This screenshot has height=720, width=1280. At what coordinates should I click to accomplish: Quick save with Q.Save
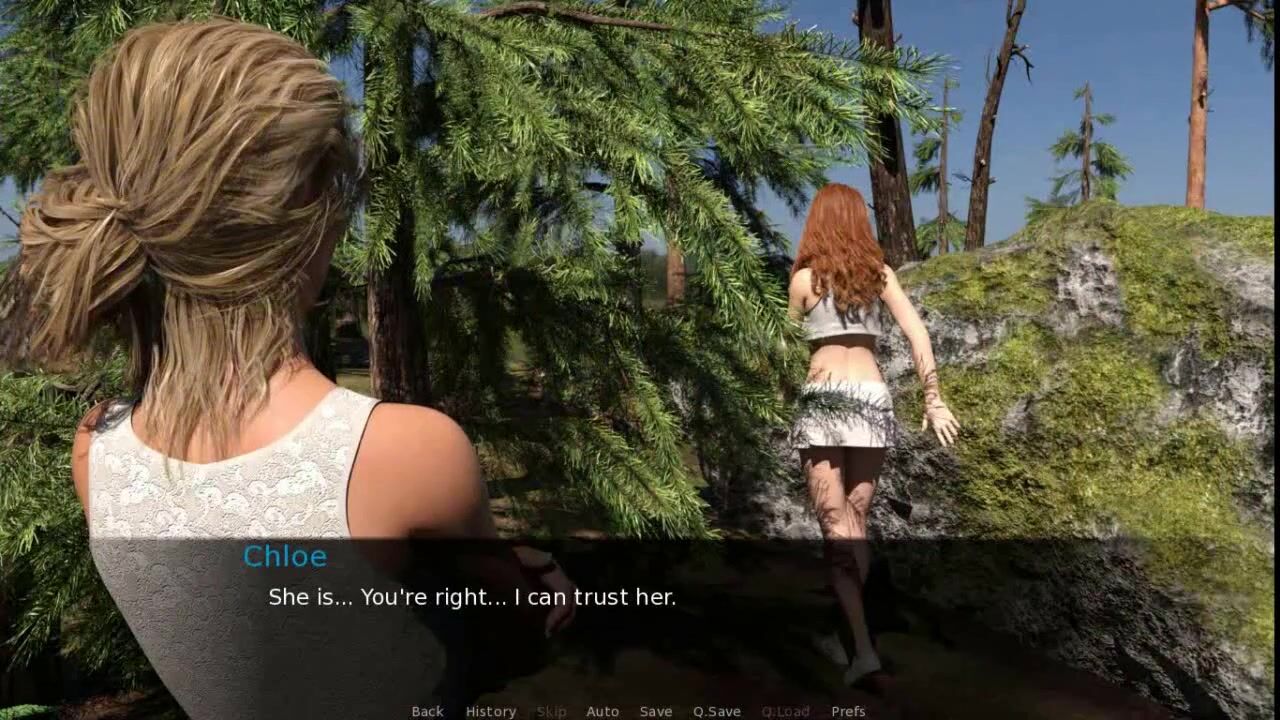pyautogui.click(x=717, y=711)
